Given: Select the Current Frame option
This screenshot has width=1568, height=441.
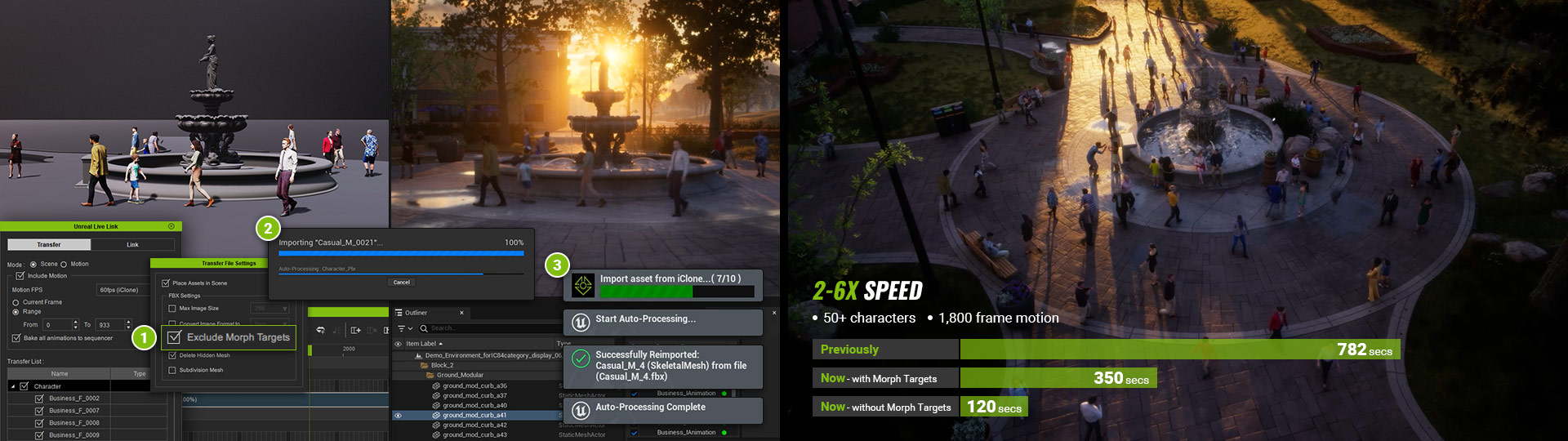Looking at the screenshot, I should (x=16, y=303).
